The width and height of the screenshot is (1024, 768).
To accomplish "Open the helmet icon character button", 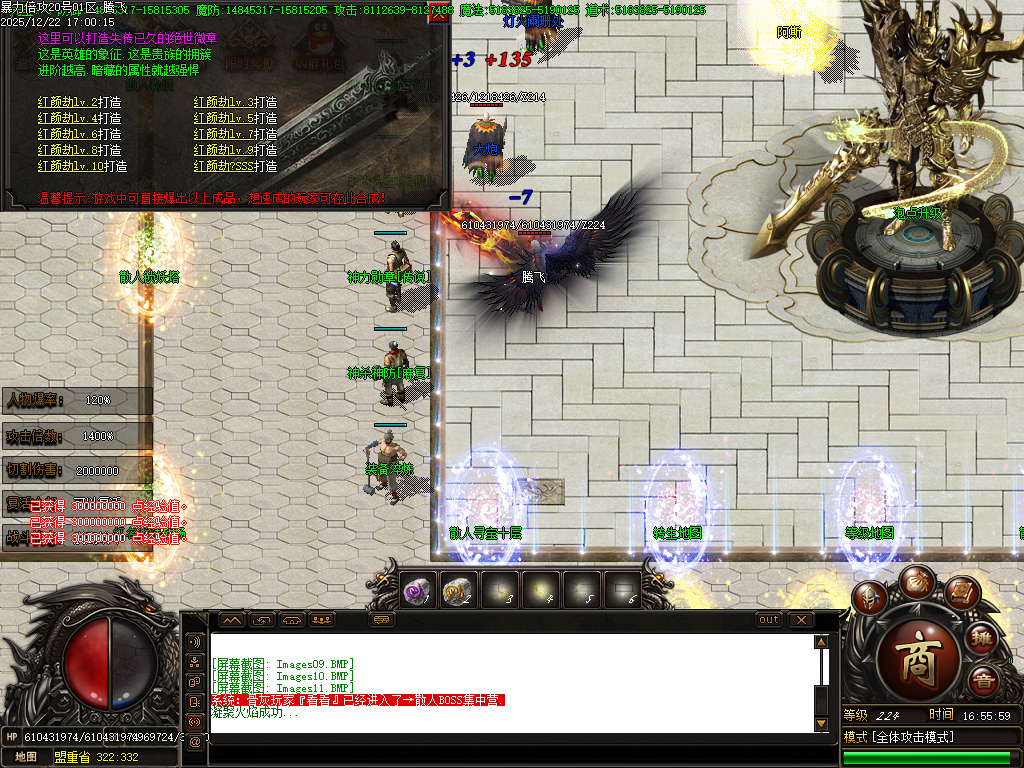I will (x=871, y=598).
